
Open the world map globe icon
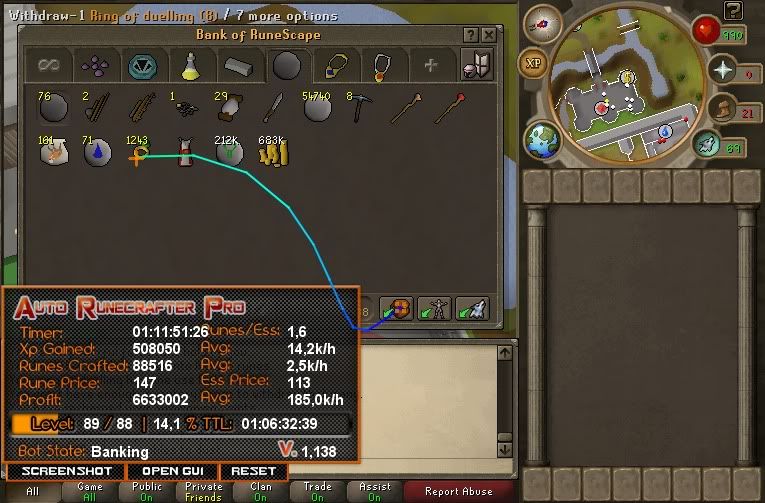click(x=542, y=137)
